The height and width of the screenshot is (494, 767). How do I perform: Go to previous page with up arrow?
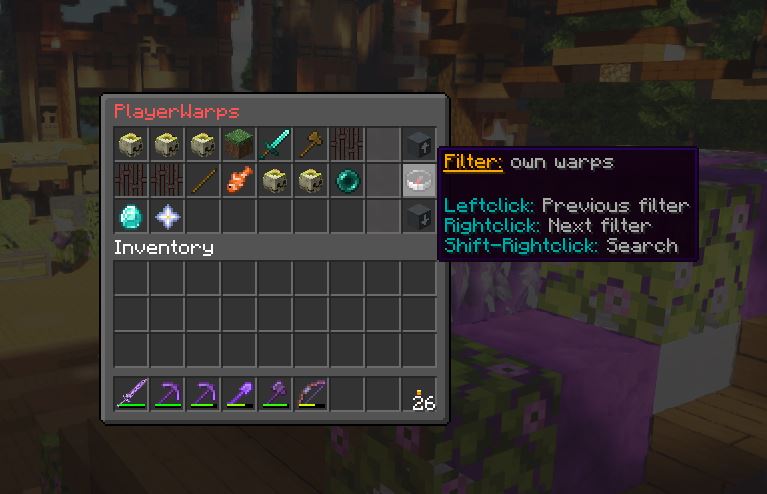(419, 144)
